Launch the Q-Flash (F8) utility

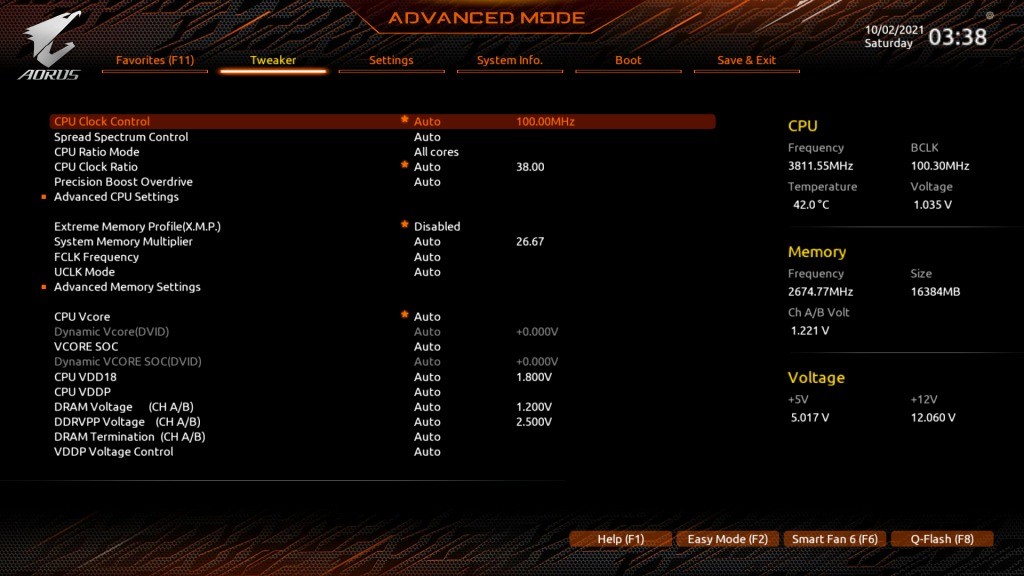(941, 539)
